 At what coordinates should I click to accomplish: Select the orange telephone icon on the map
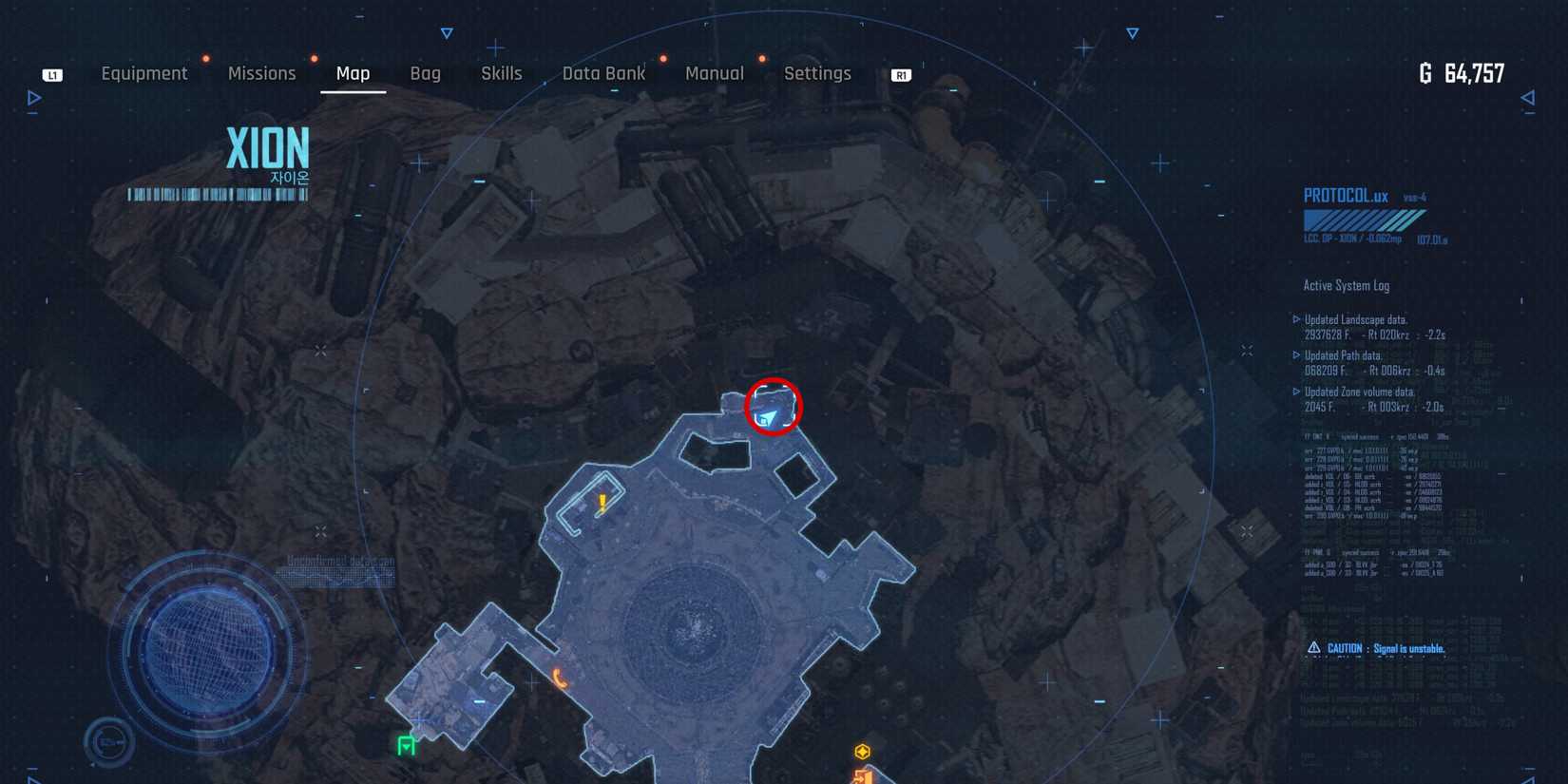point(558,679)
